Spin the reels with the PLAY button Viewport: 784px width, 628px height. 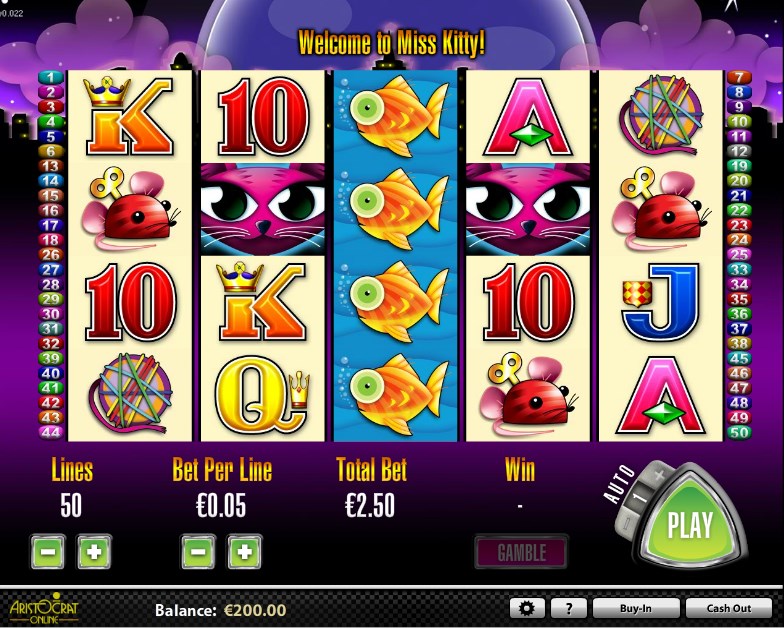(x=690, y=523)
